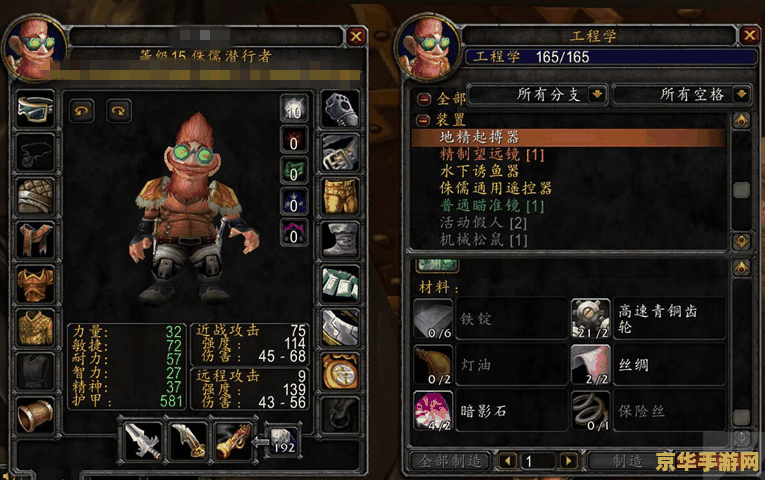The width and height of the screenshot is (765, 480).
Task: Click the 全部制造 create-all button
Action: click(449, 461)
